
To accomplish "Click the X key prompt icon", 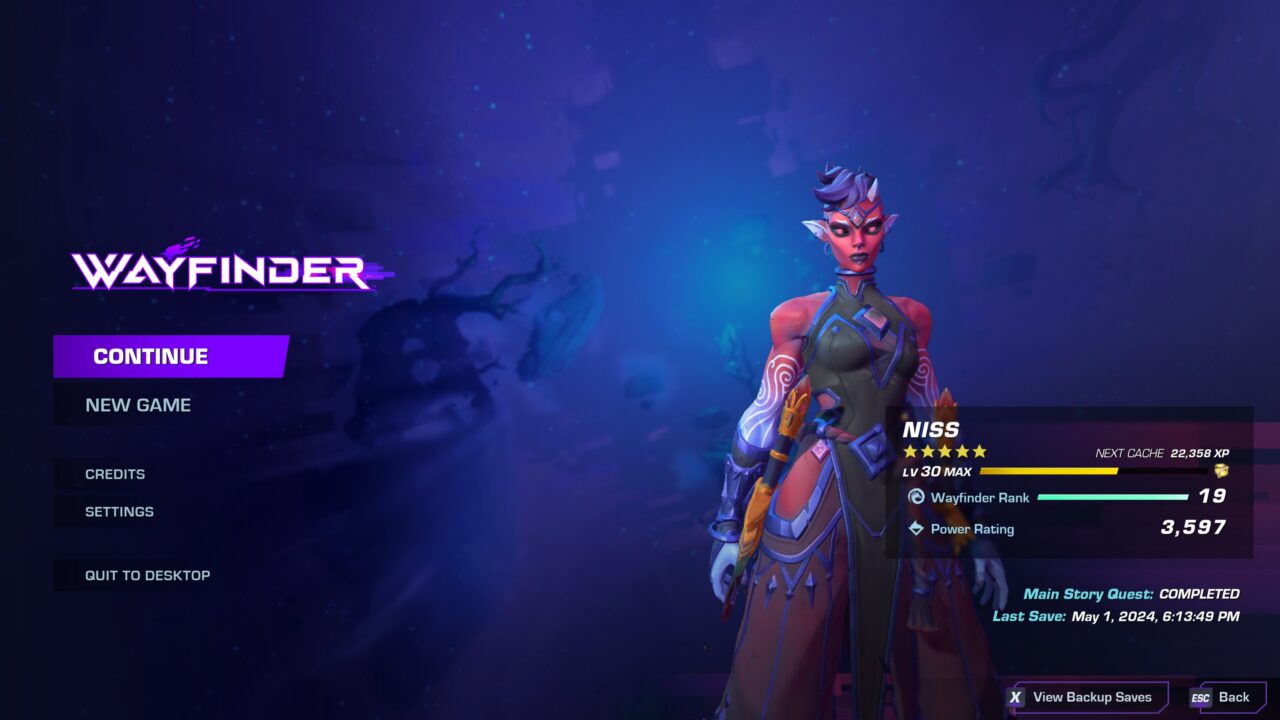I will coord(1017,696).
